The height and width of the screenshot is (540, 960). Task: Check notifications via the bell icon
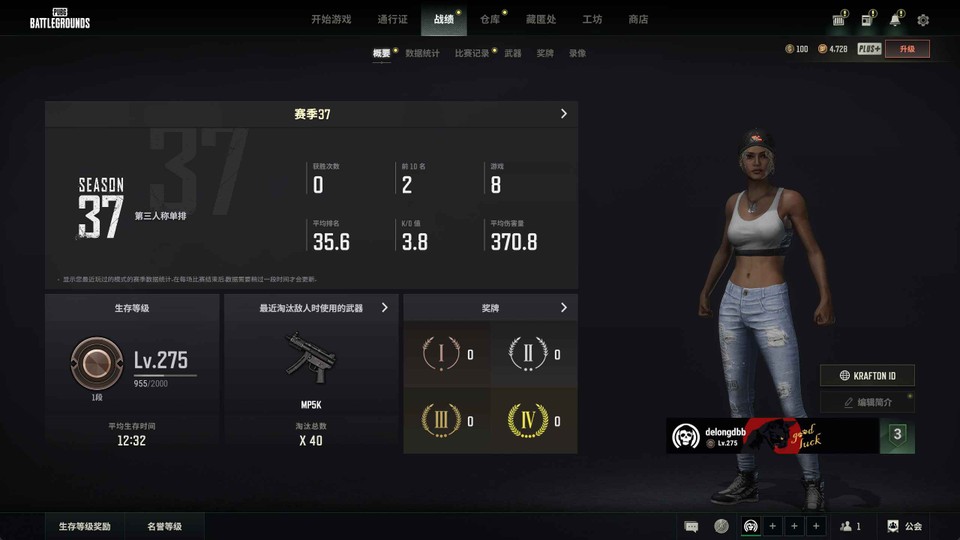[x=895, y=20]
